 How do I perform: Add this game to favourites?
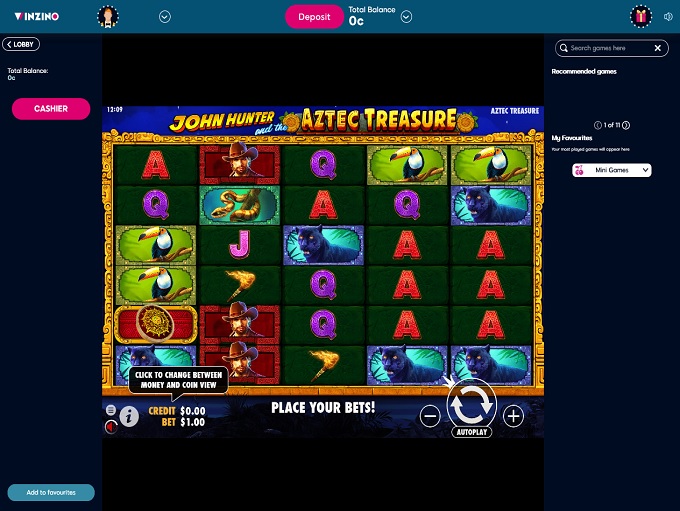51,492
